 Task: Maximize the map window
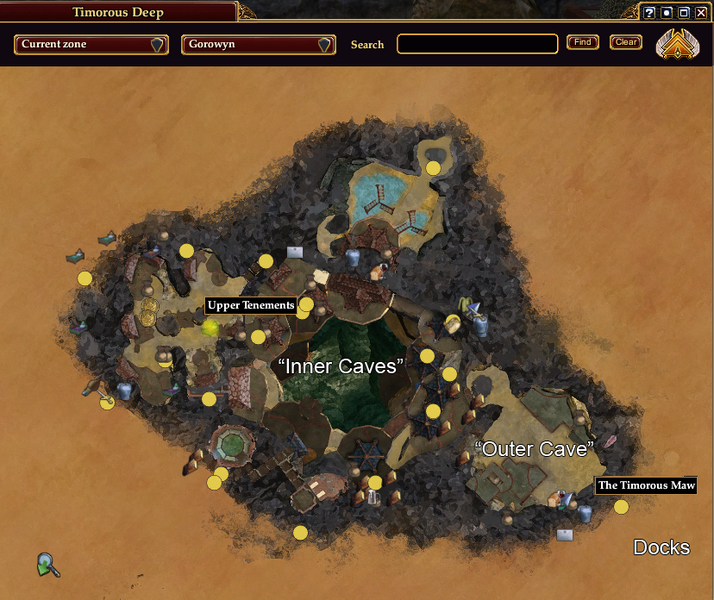point(684,13)
